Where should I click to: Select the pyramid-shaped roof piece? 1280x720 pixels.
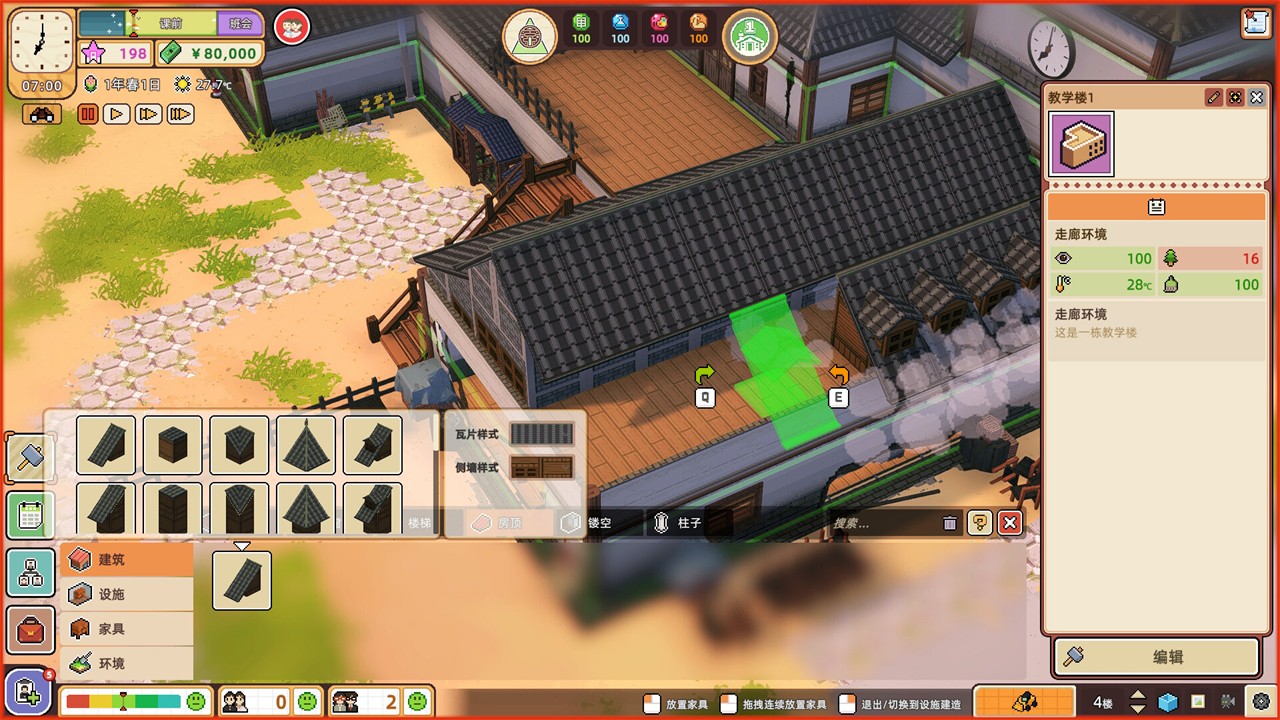[x=306, y=445]
